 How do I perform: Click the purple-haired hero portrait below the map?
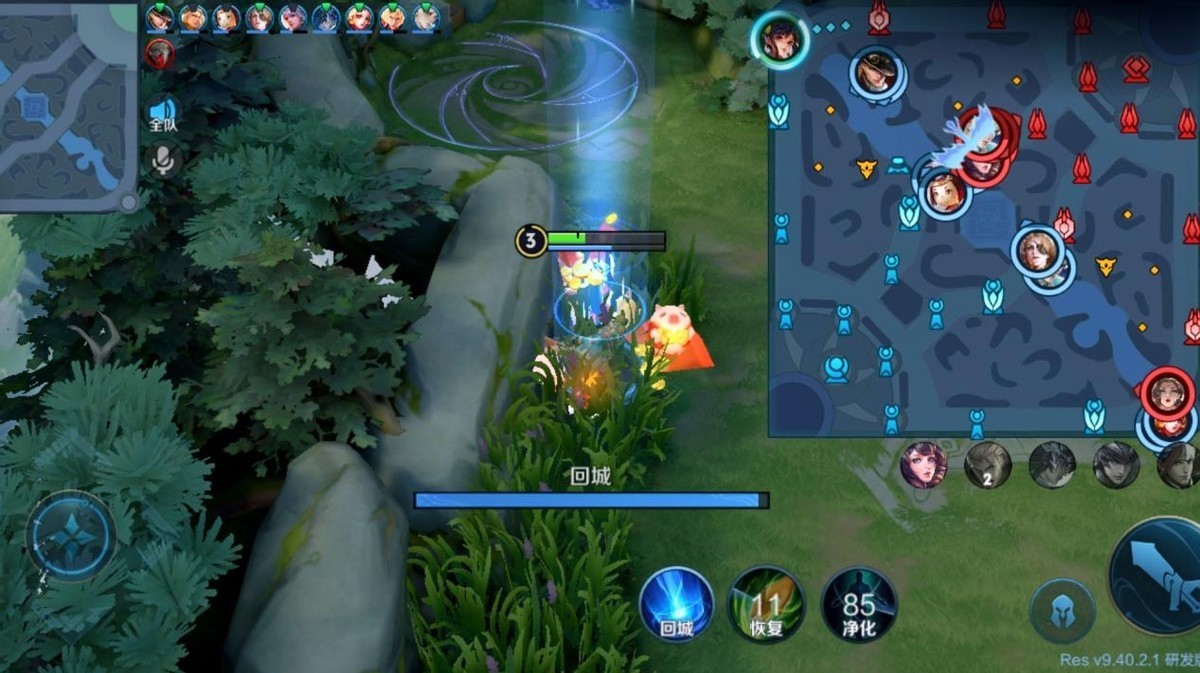[x=923, y=464]
